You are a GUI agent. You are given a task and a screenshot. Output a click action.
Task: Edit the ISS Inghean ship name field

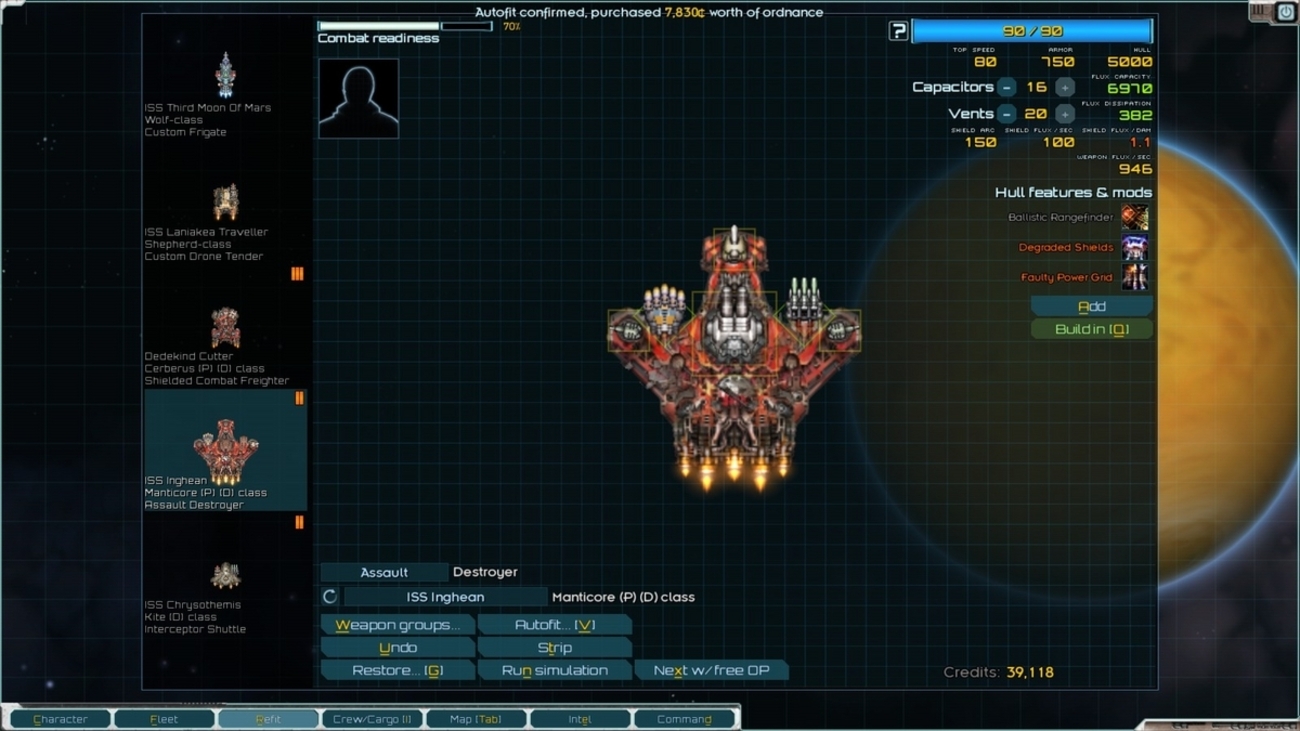pyautogui.click(x=445, y=597)
